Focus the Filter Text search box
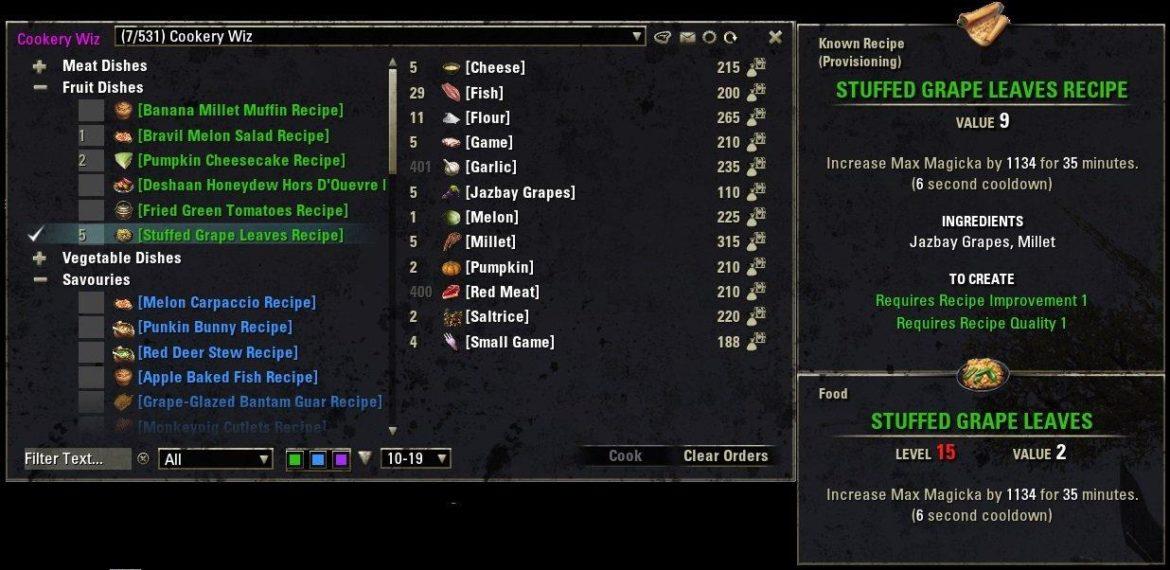Image resolution: width=1170 pixels, height=570 pixels. click(x=77, y=459)
